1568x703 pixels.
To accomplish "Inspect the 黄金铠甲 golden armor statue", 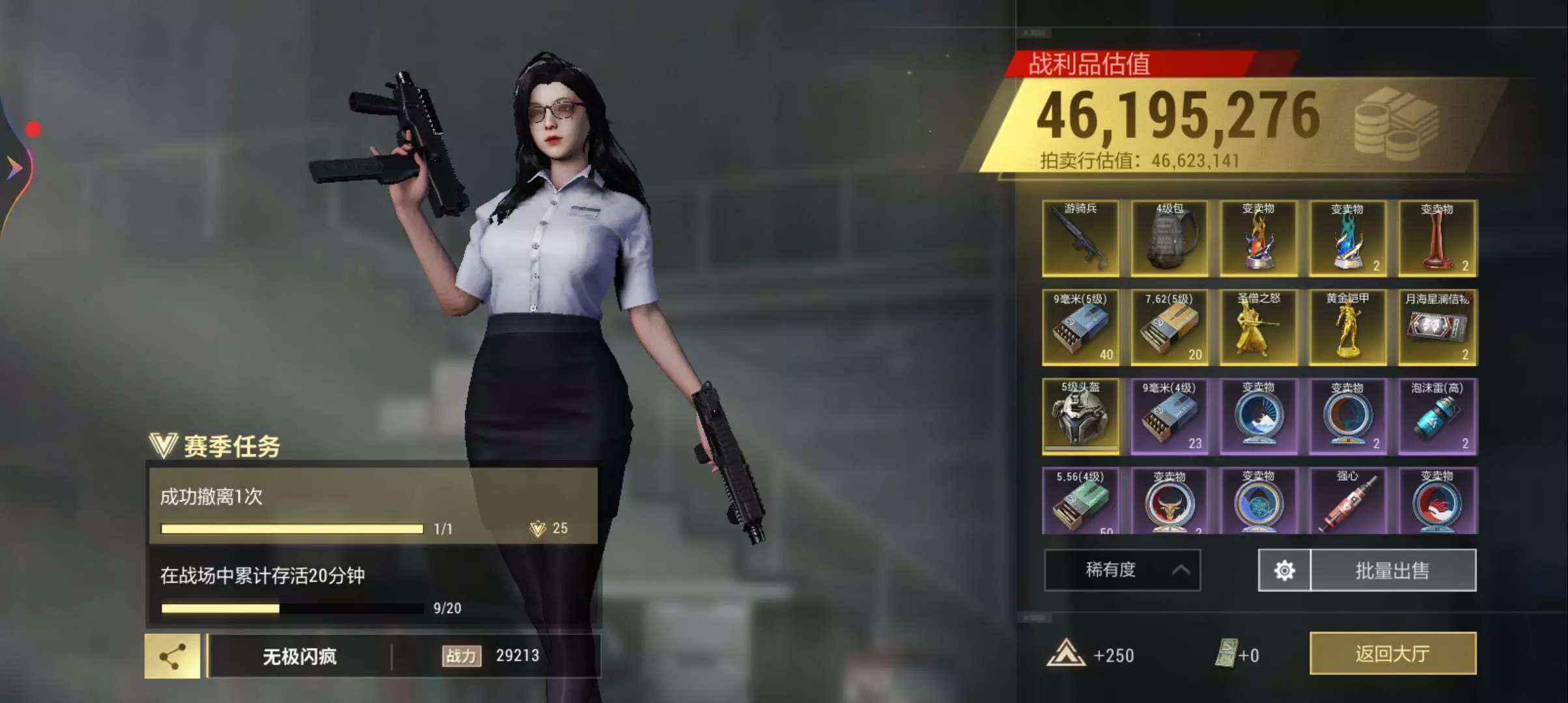I will [x=1347, y=327].
